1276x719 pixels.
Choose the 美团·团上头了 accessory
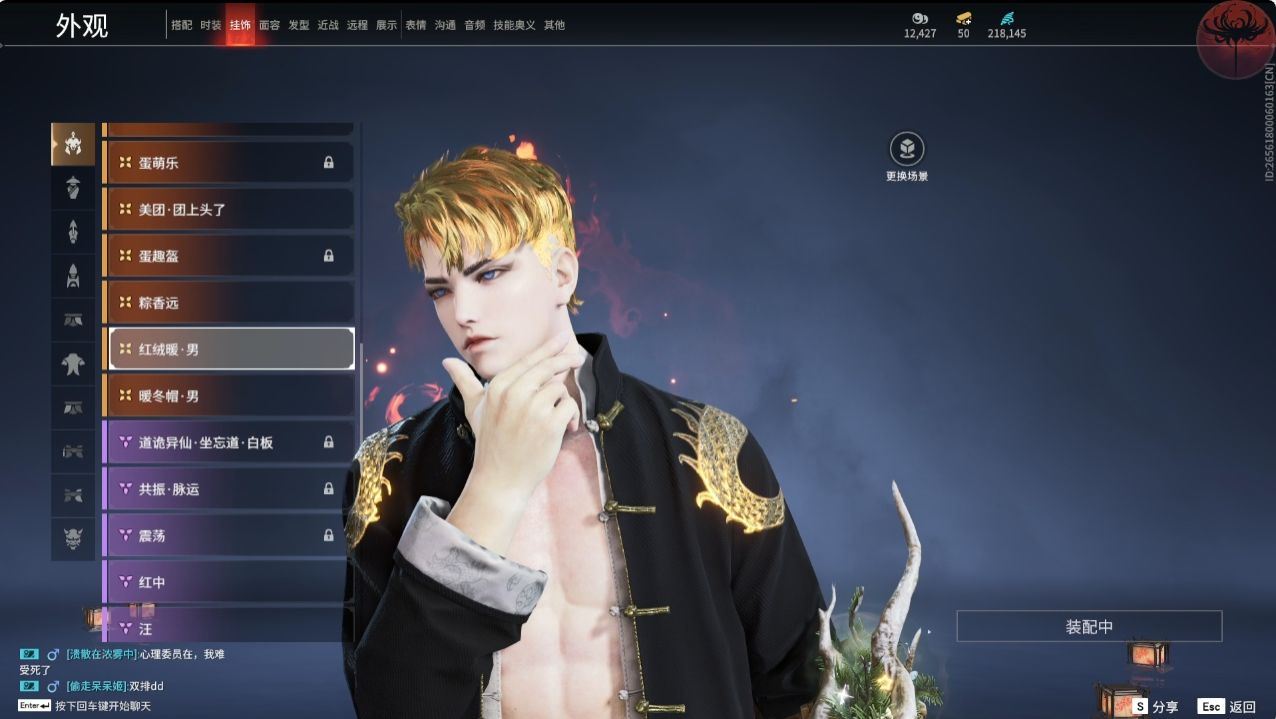(228, 209)
